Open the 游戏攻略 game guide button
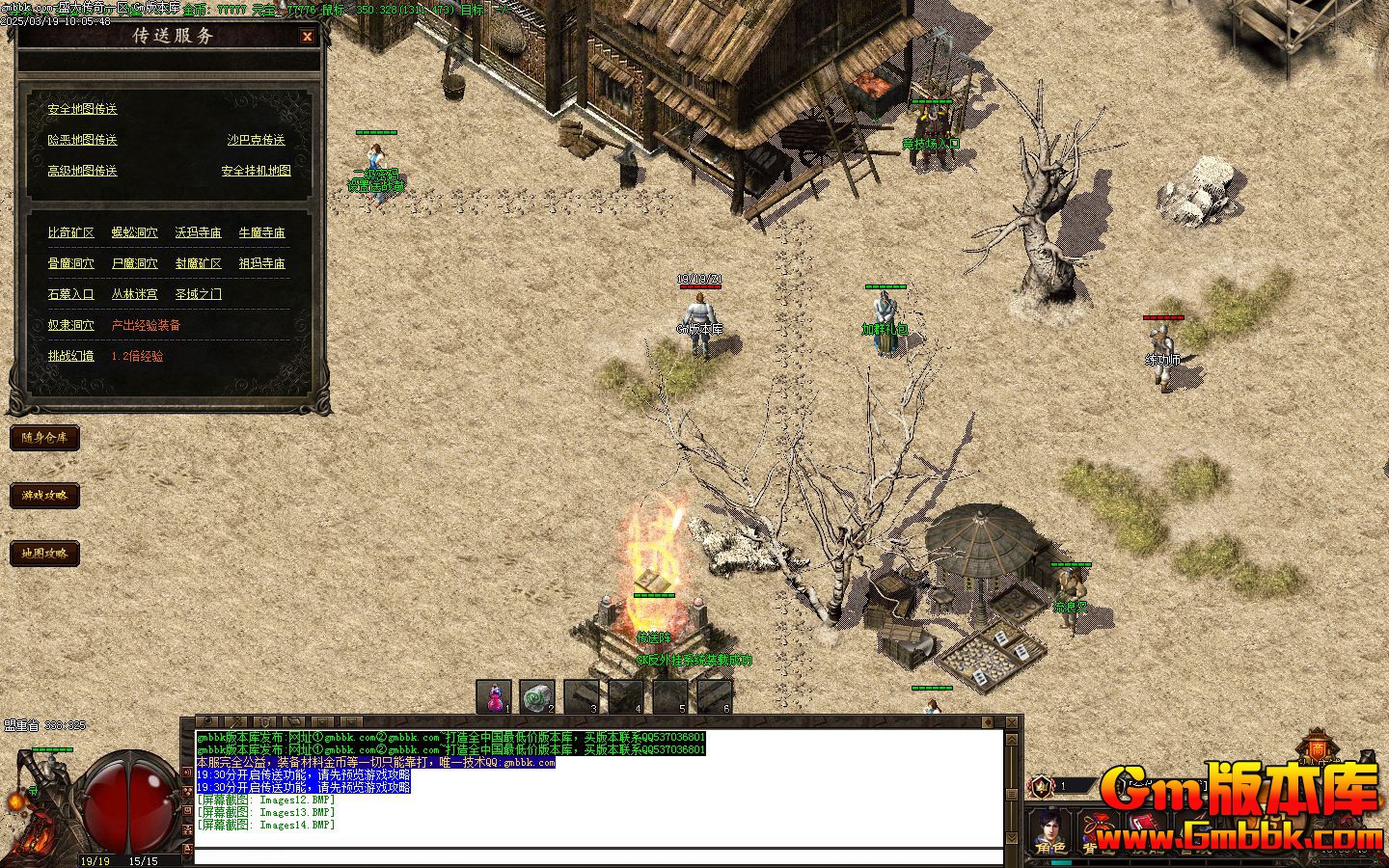Viewport: 1389px width, 868px height. point(44,496)
